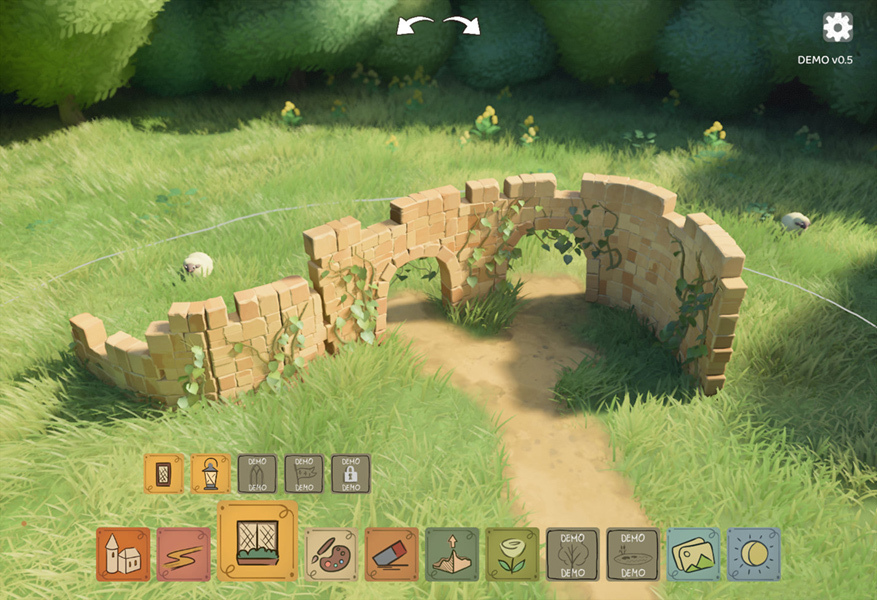The height and width of the screenshot is (600, 877).
Task: Choose the terrain raise tool
Action: pos(452,554)
